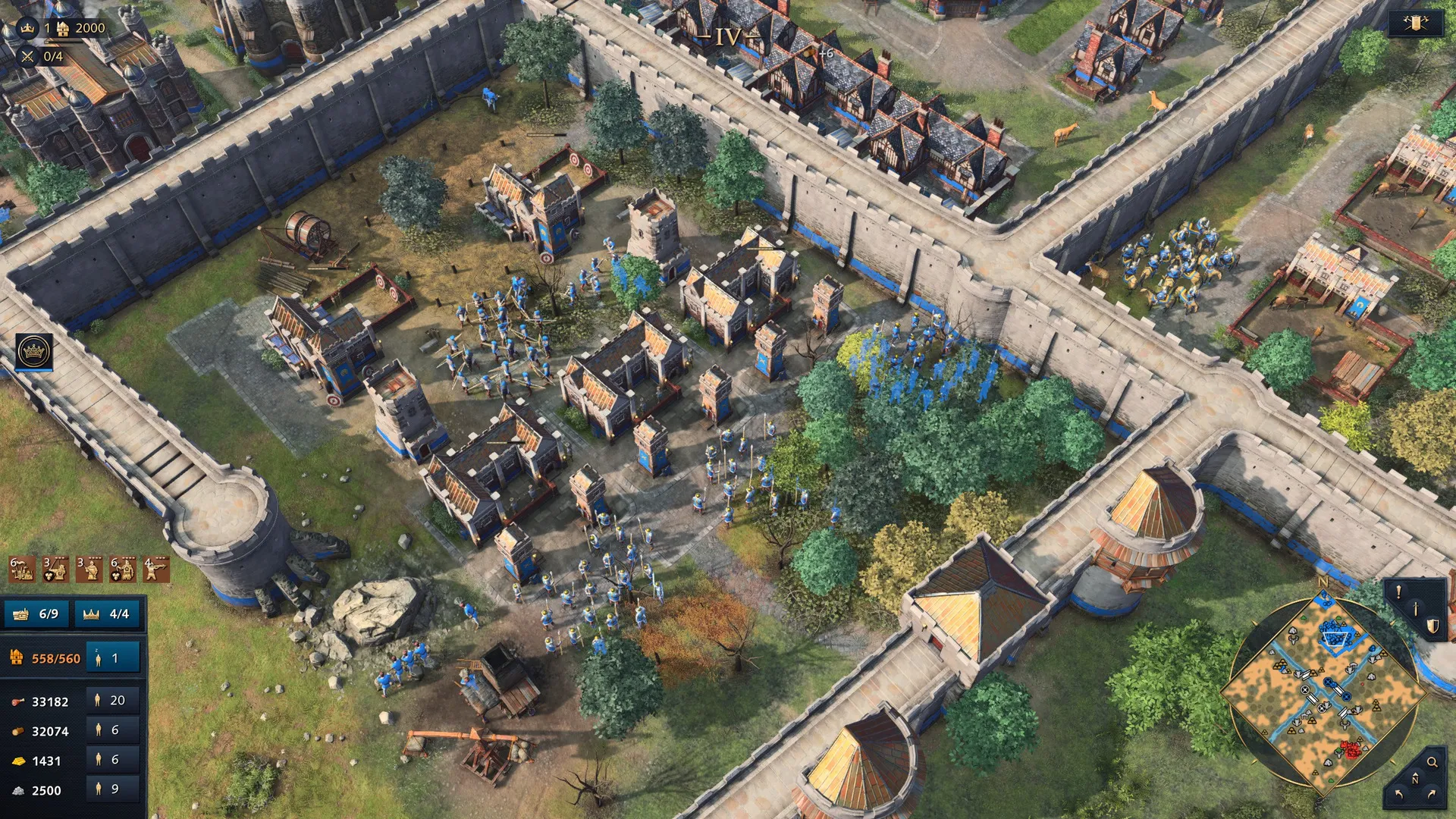Cycle through buildings with the 6/9 button
Screen dimensions: 1456x819
pos(37,613)
